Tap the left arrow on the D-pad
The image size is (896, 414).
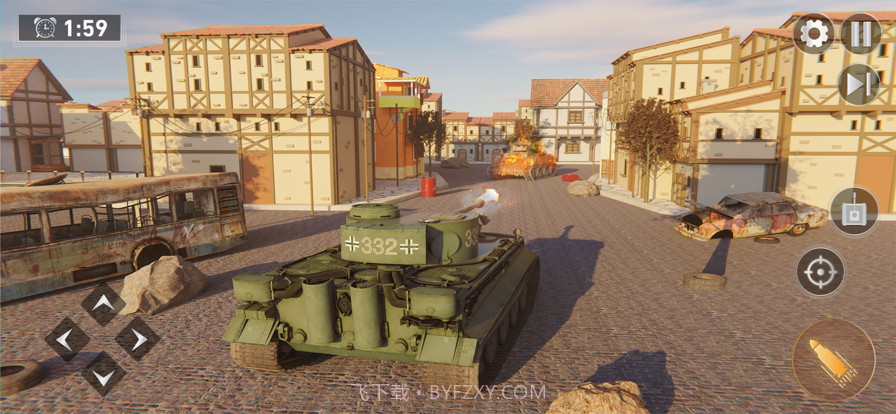coord(66,339)
